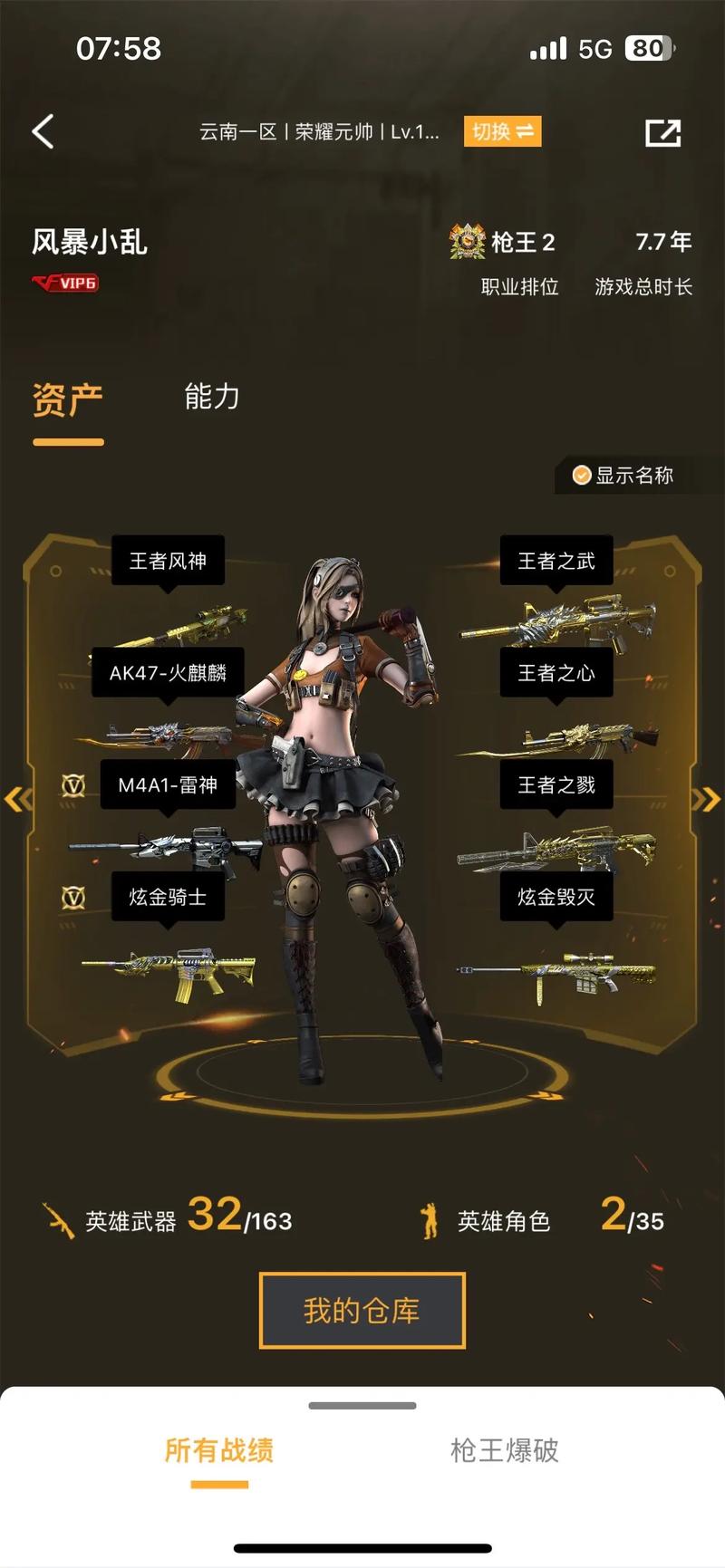Go back using the top-left arrow
This screenshot has height=1568, width=725.
point(43,131)
